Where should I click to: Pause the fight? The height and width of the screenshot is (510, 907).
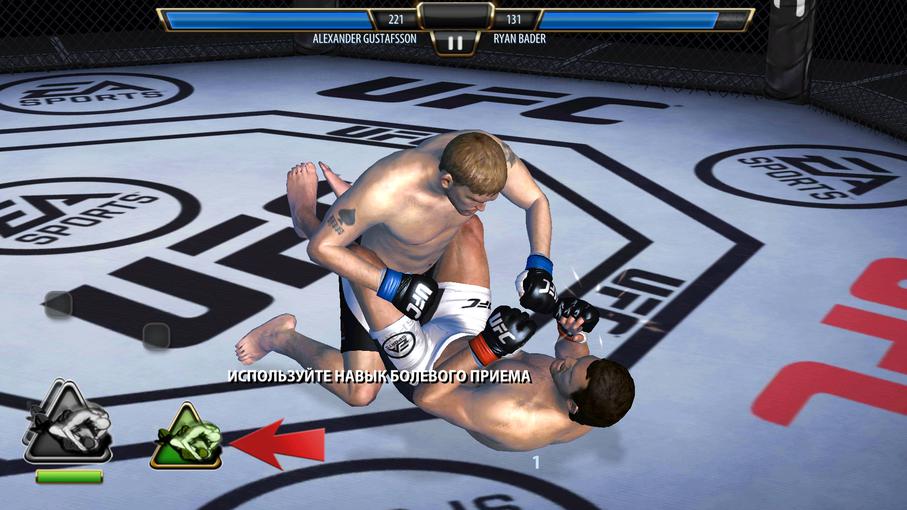click(455, 43)
